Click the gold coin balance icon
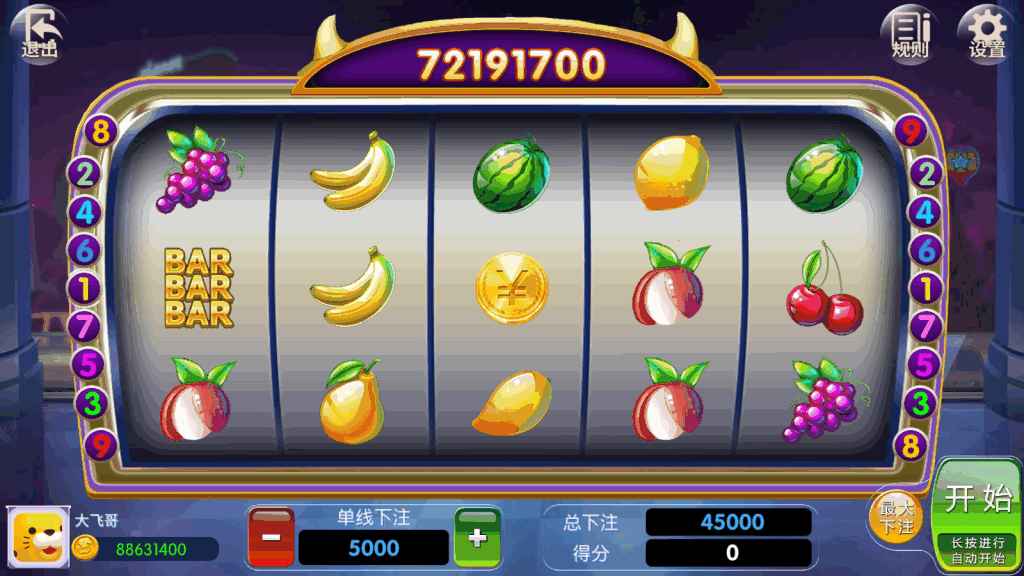The image size is (1024, 576). [x=86, y=548]
